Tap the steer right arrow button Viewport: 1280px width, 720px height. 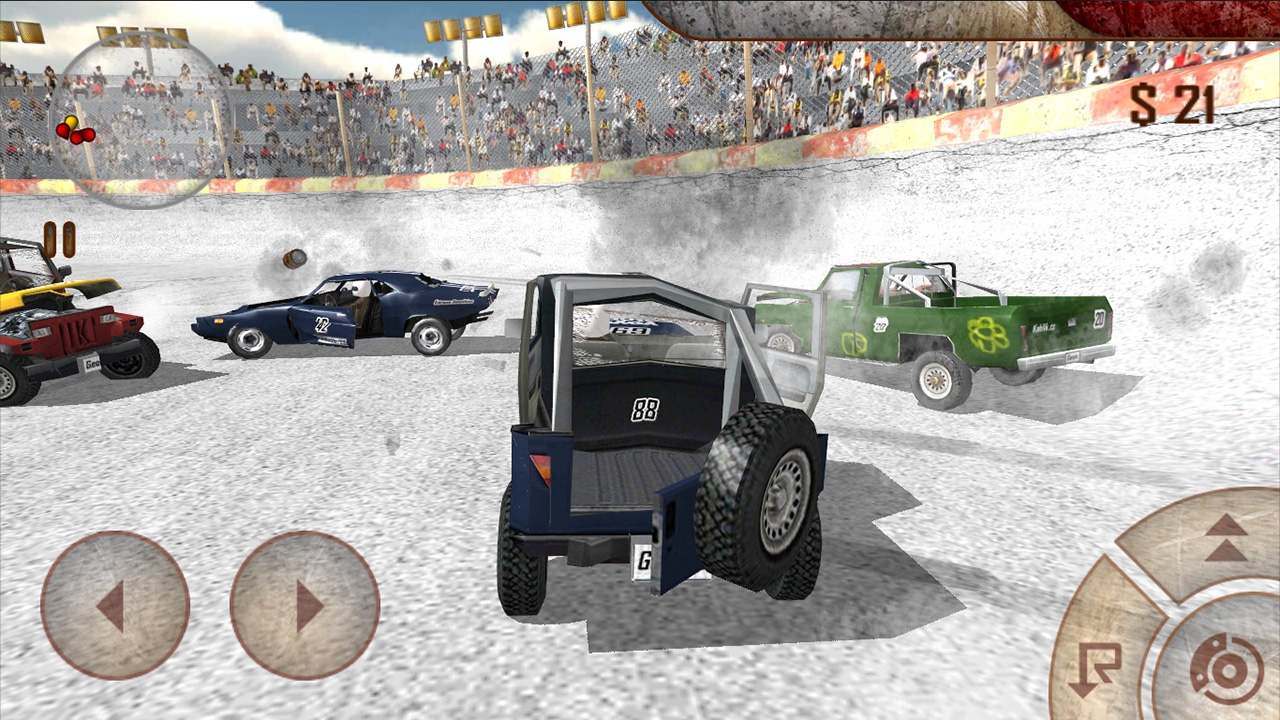(305, 606)
